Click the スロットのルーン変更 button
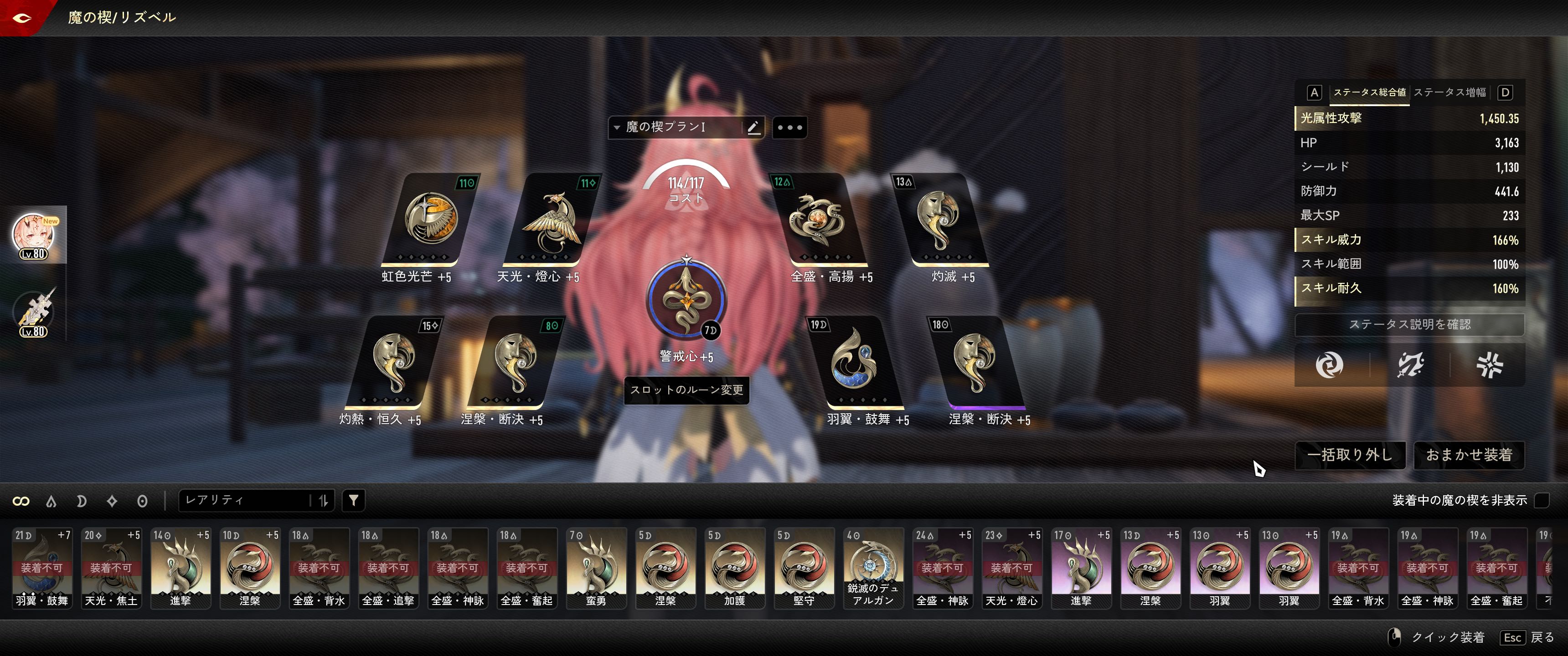Image resolution: width=1568 pixels, height=656 pixels. [x=686, y=390]
